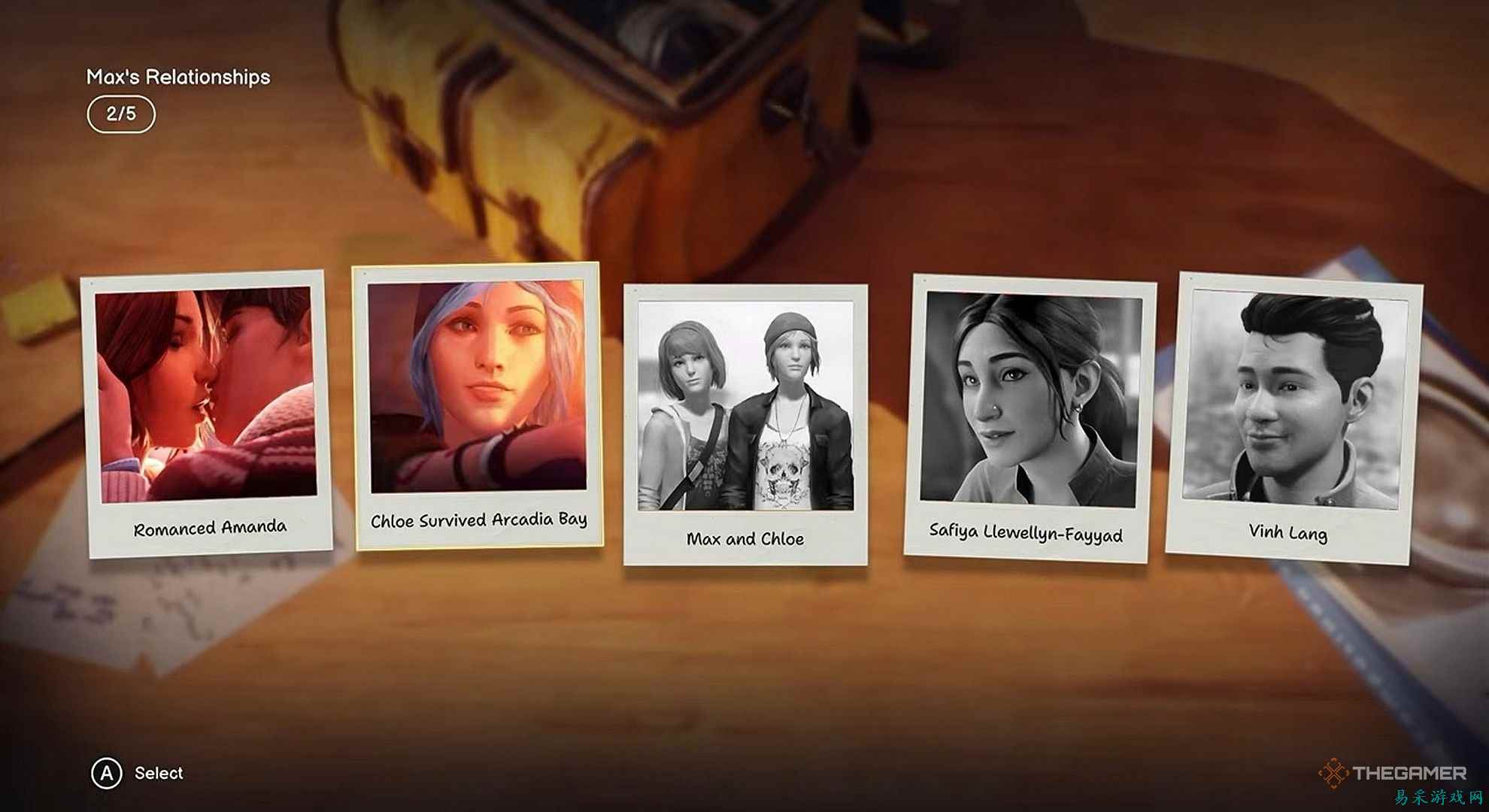Click the 2/5 progress counter badge
Image resolution: width=1489 pixels, height=812 pixels.
[123, 114]
